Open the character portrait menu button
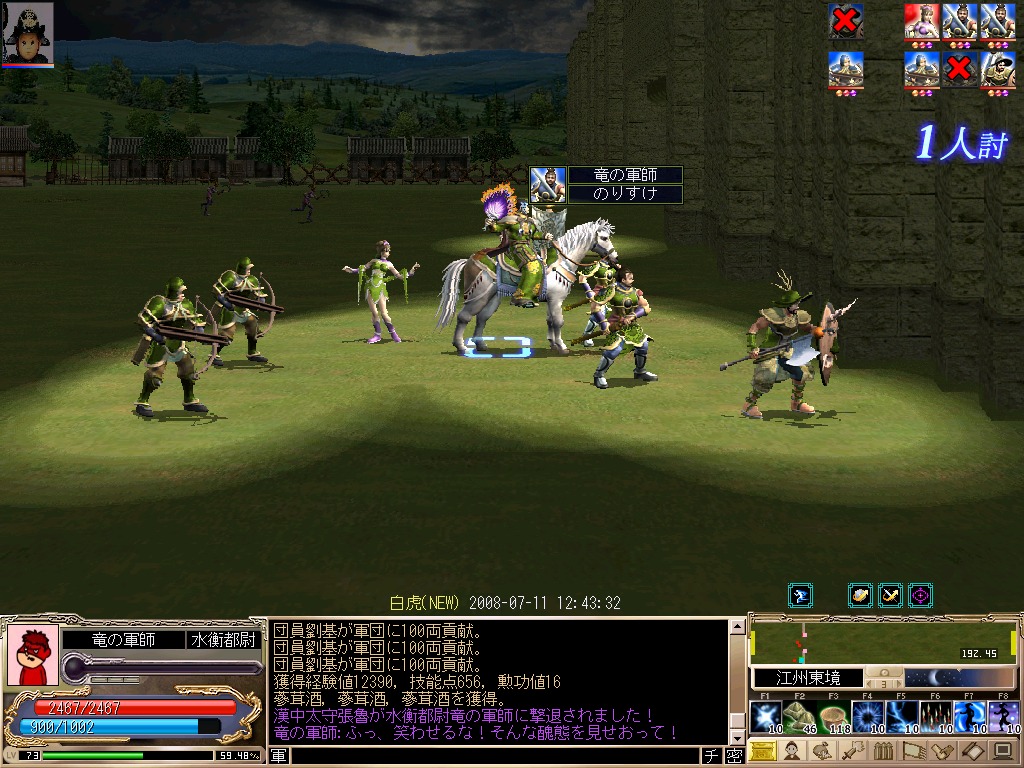The image size is (1024, 768). point(793,752)
